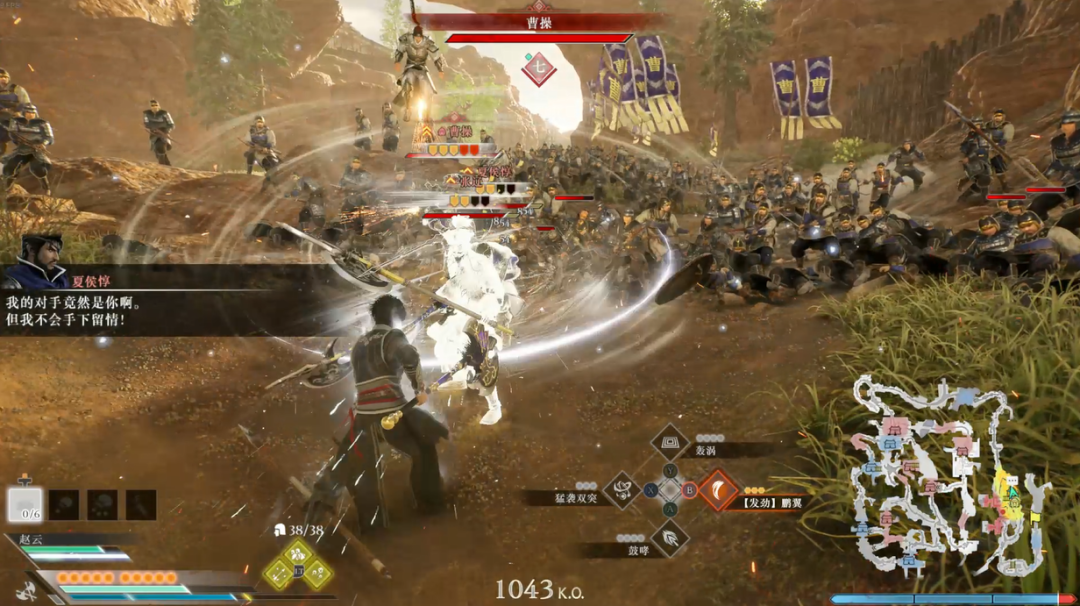This screenshot has width=1080, height=606.
Task: Select the highlighted item slot showing 0/6
Action: click(x=25, y=504)
